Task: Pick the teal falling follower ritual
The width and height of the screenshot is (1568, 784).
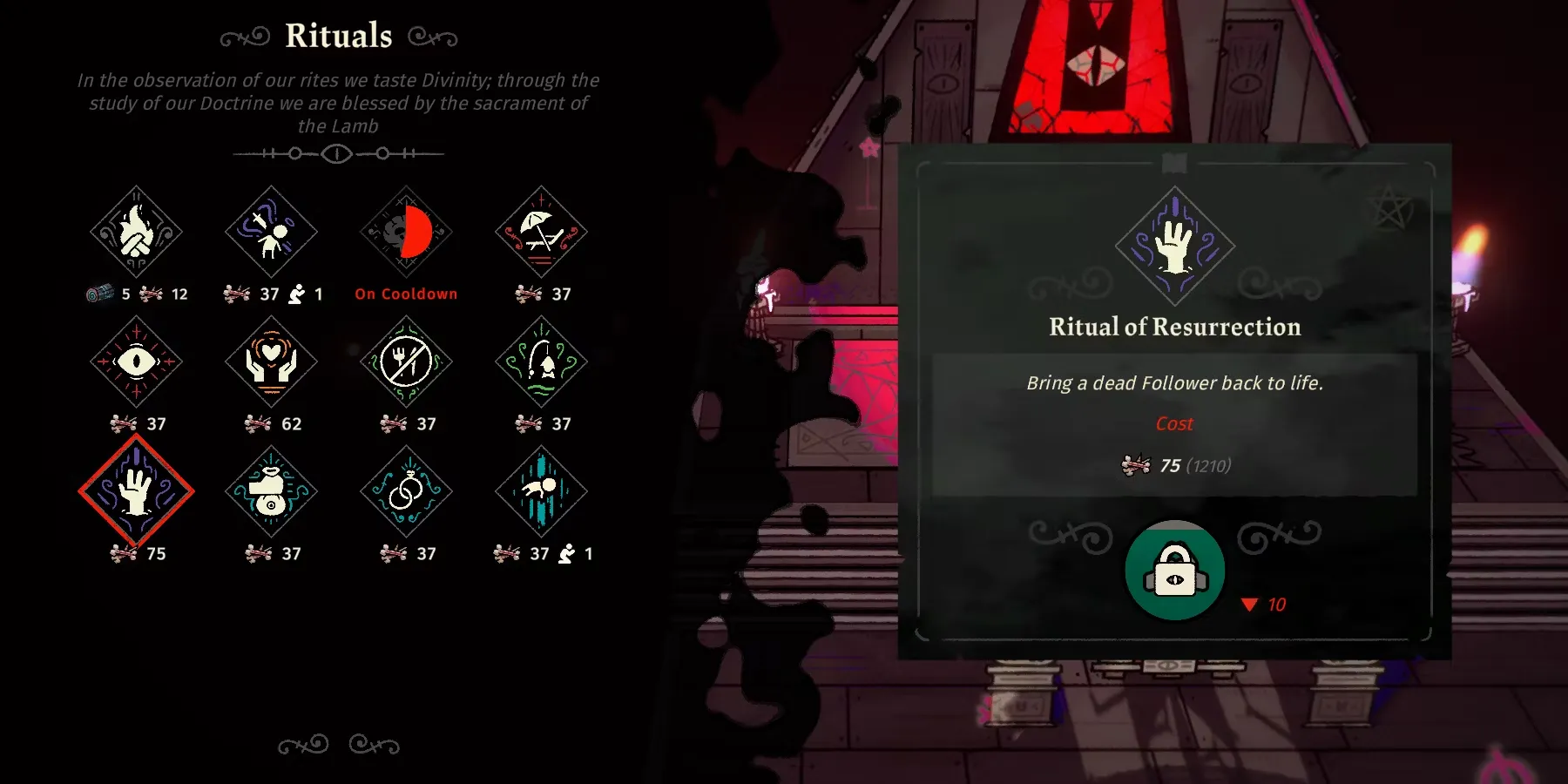Action: (541, 491)
